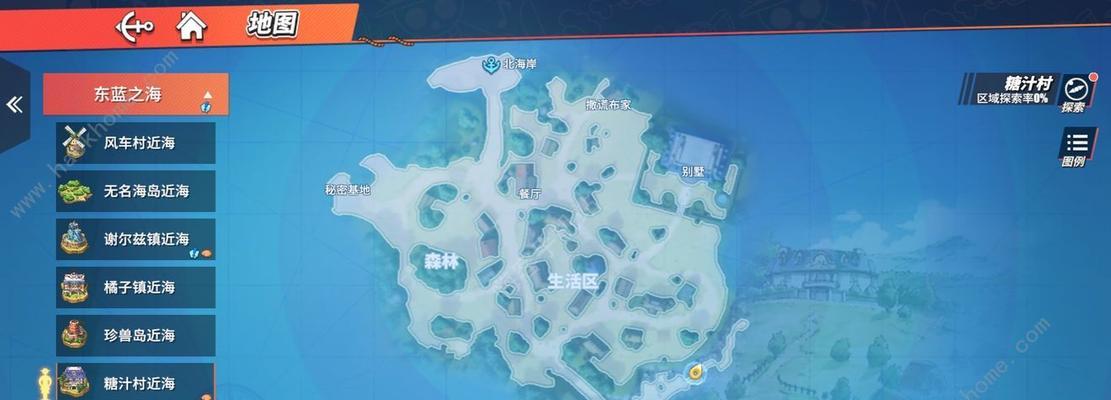Click the anchor icon in header
Viewport: 1111px width, 400px height.
click(x=135, y=26)
